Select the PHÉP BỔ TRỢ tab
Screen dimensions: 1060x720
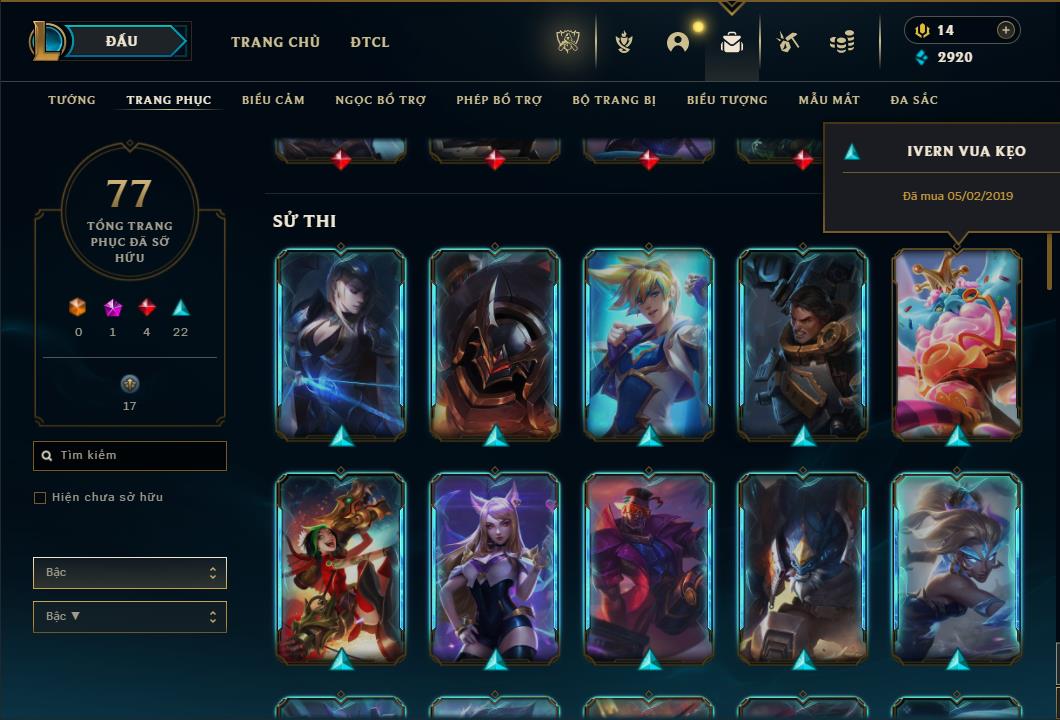point(499,100)
